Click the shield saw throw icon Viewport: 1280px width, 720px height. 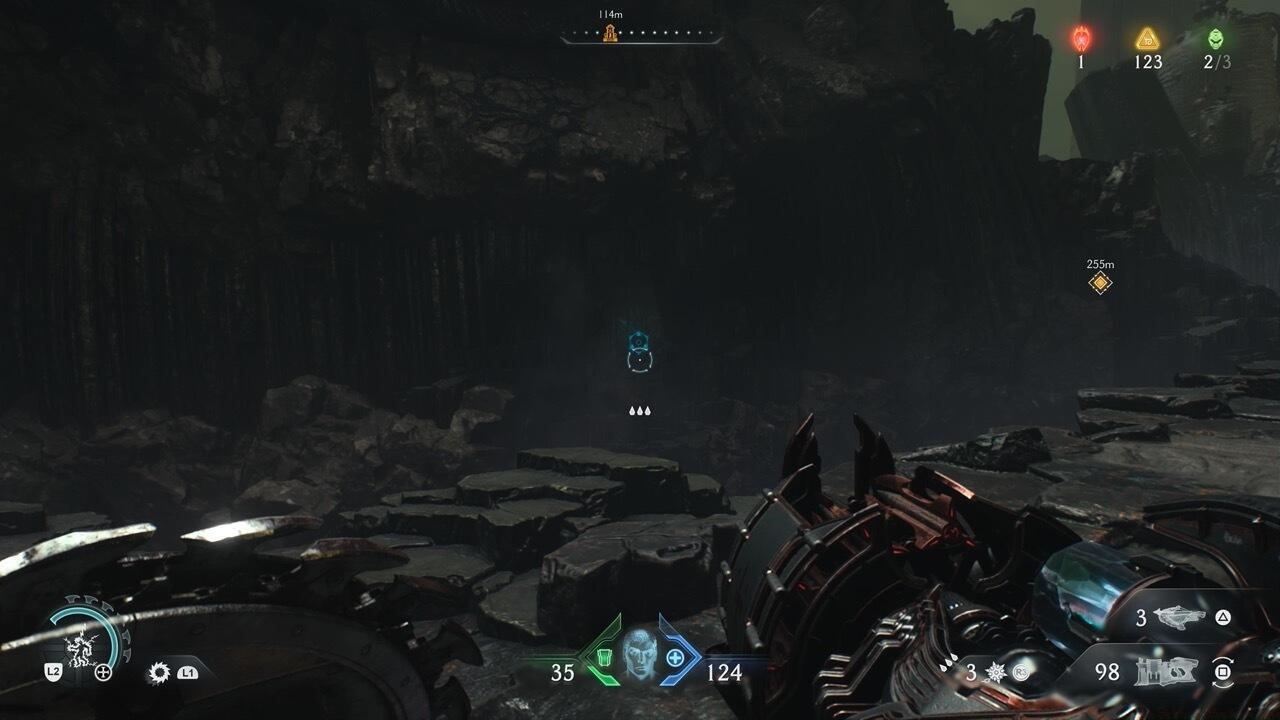[159, 672]
